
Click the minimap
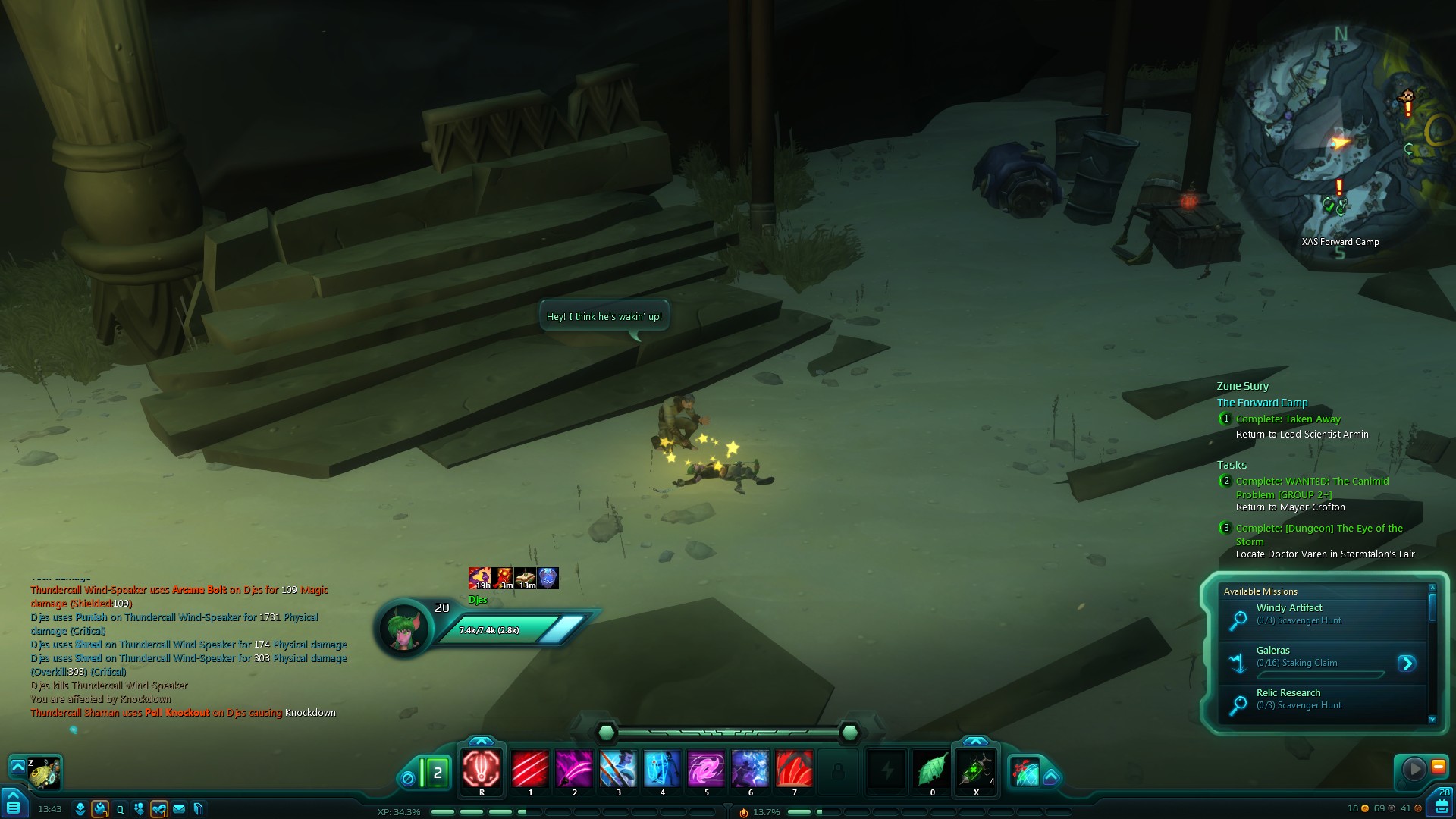[x=1340, y=144]
